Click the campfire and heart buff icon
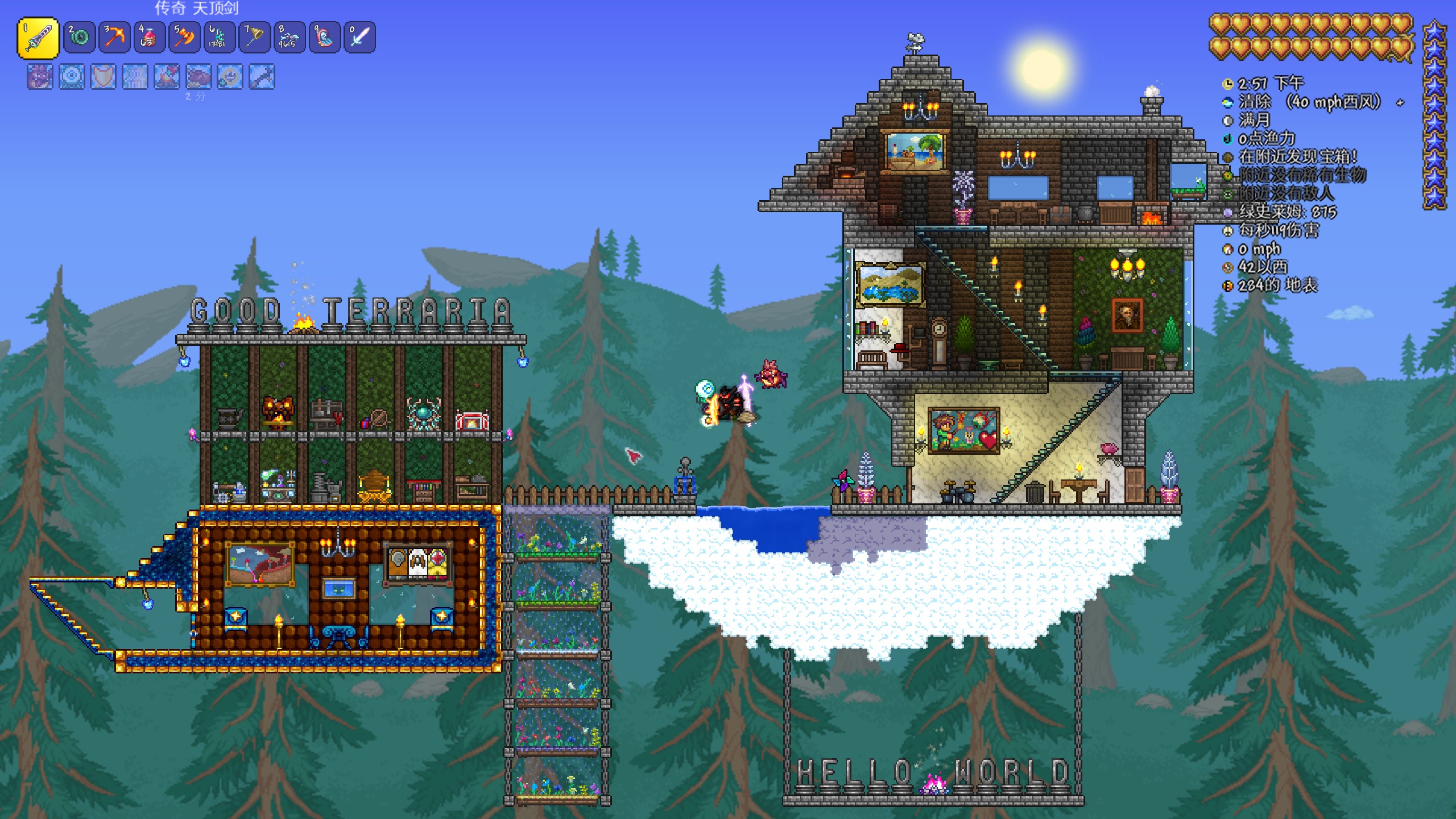 click(x=167, y=77)
